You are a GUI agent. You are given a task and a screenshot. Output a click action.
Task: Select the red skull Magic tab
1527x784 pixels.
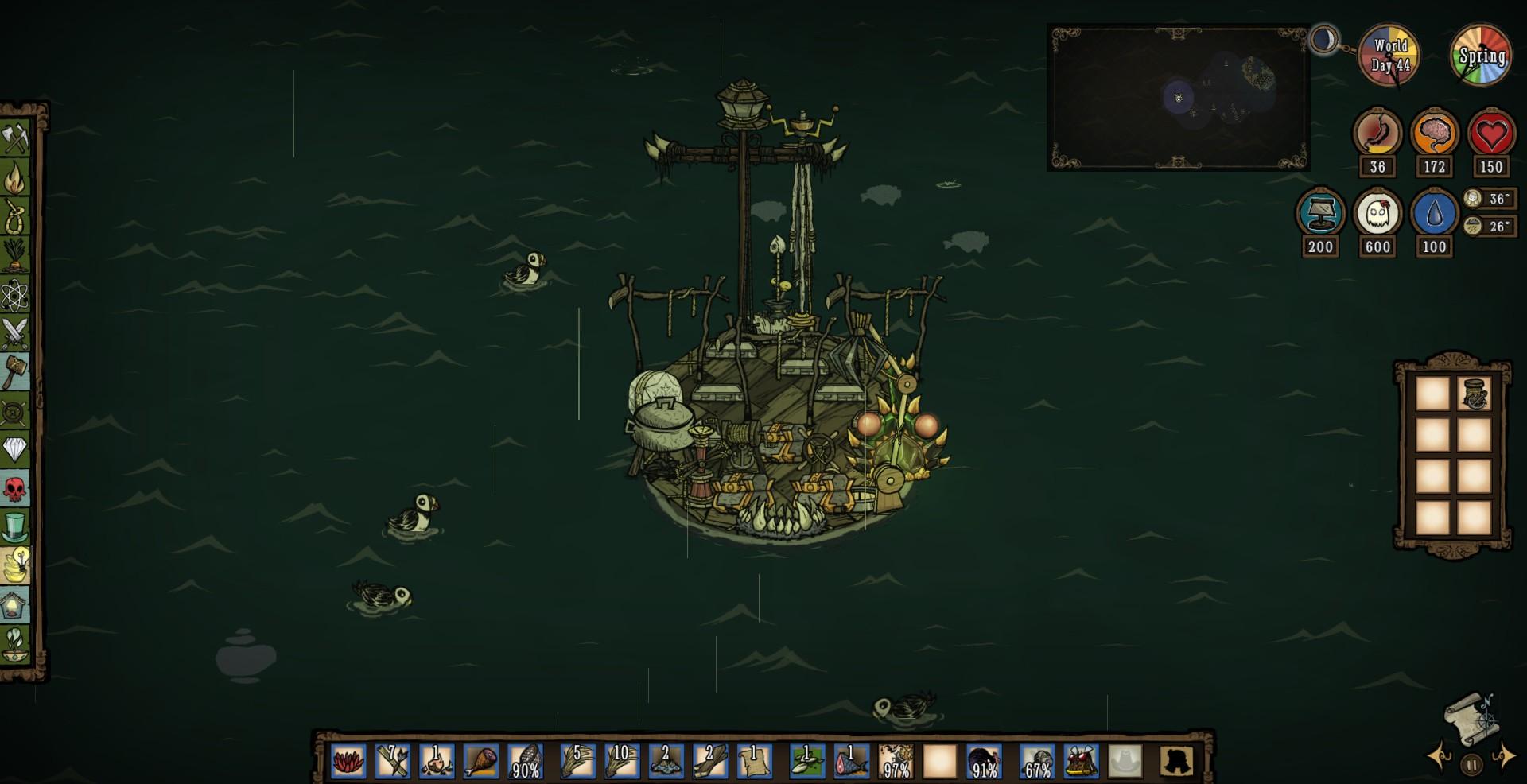coord(15,488)
